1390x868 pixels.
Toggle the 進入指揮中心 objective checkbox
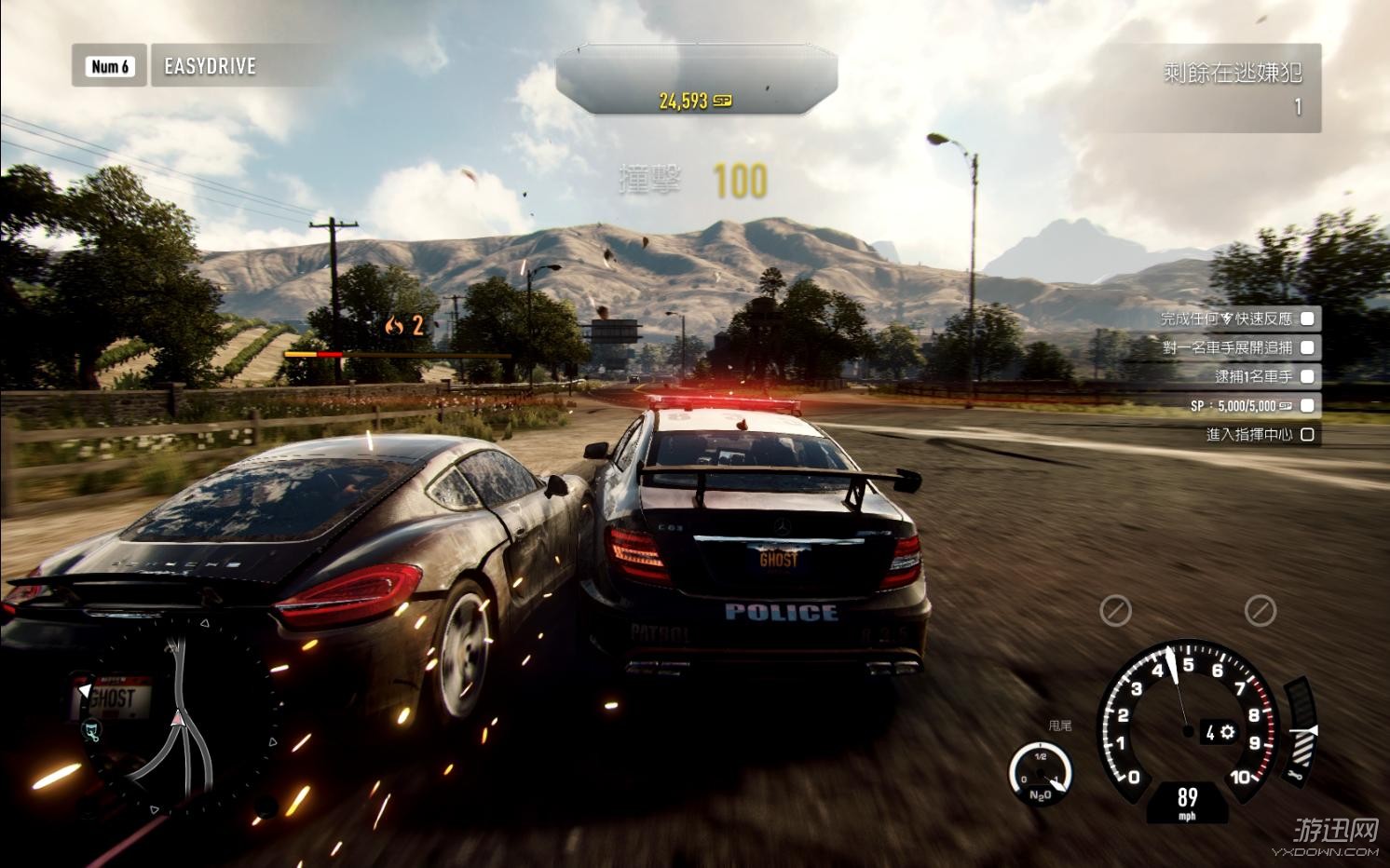1307,435
